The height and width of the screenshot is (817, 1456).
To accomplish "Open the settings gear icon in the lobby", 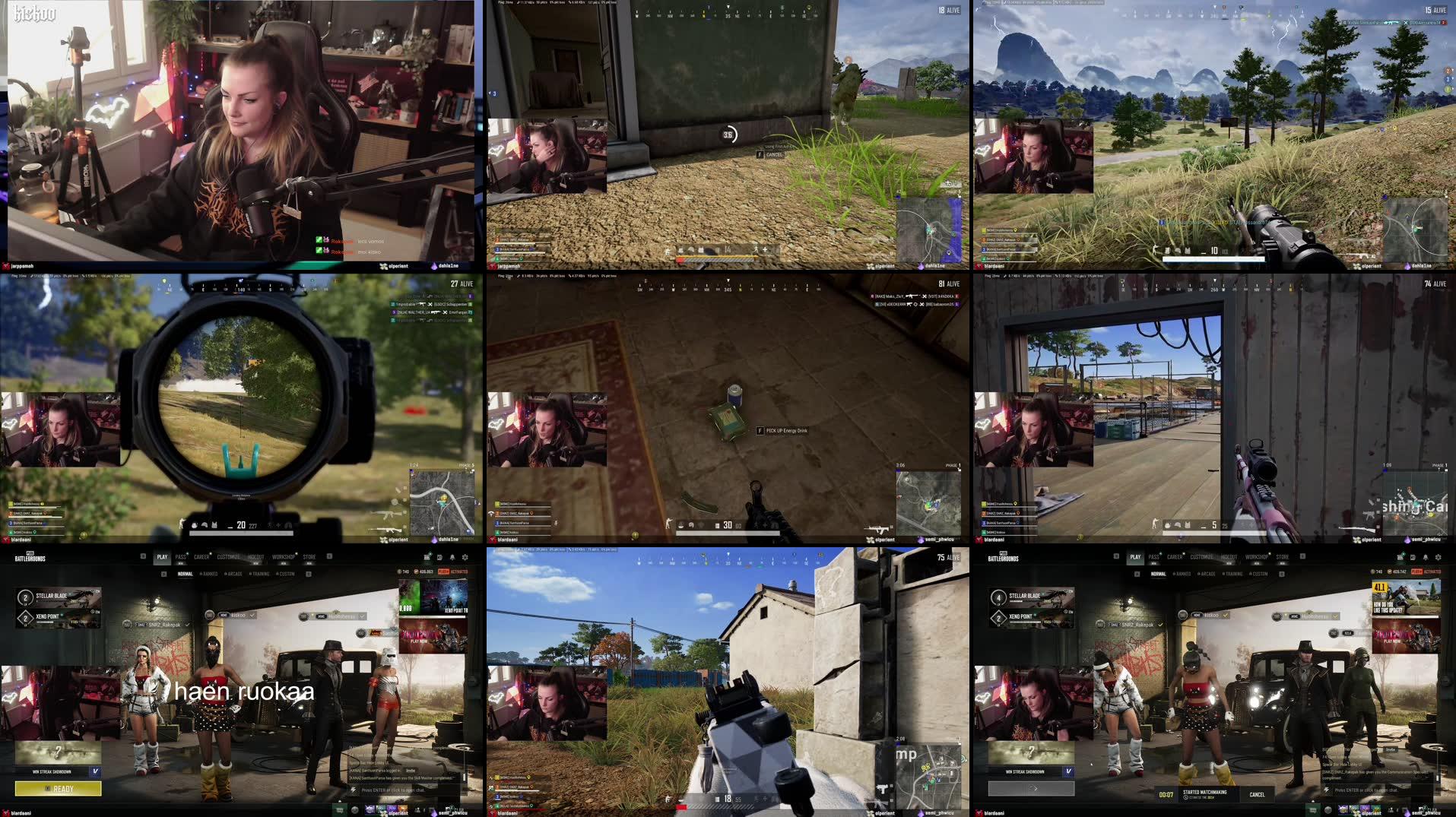I will [x=1439, y=557].
